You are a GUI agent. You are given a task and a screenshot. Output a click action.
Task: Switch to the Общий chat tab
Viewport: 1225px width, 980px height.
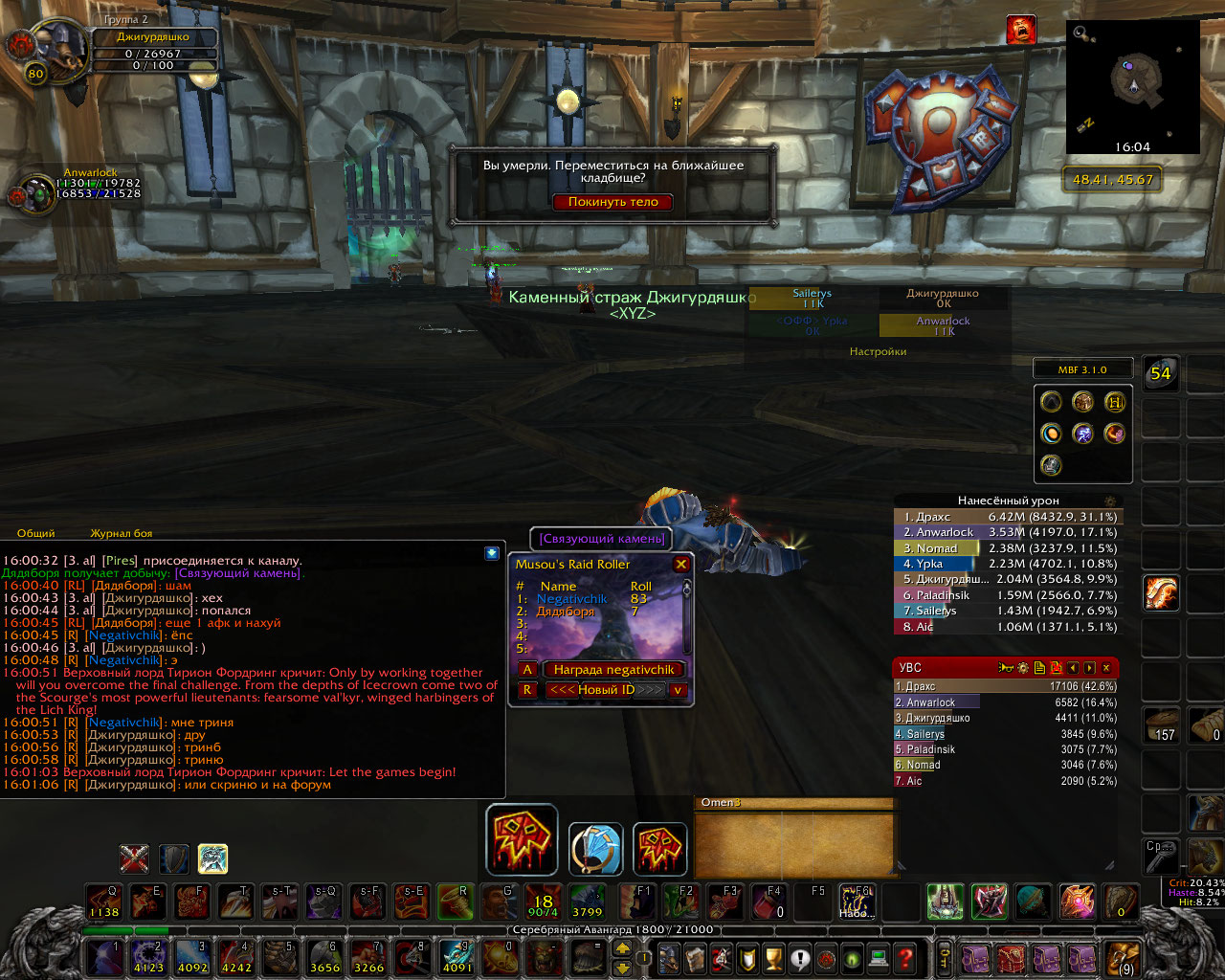click(x=36, y=533)
